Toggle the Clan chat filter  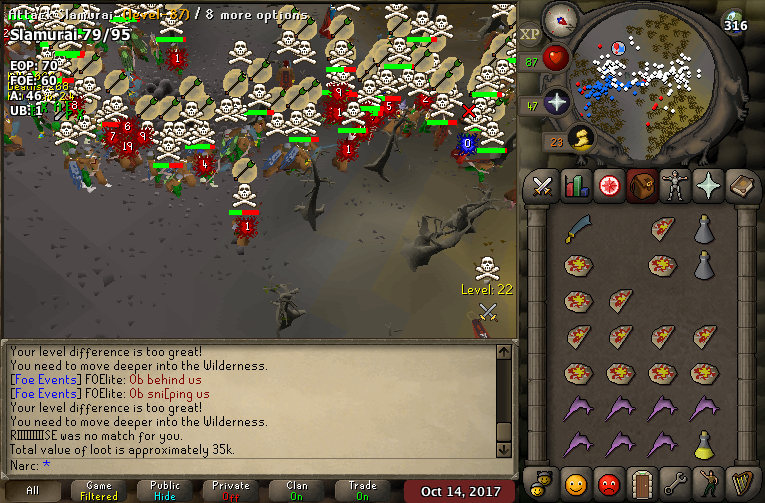coord(297,491)
